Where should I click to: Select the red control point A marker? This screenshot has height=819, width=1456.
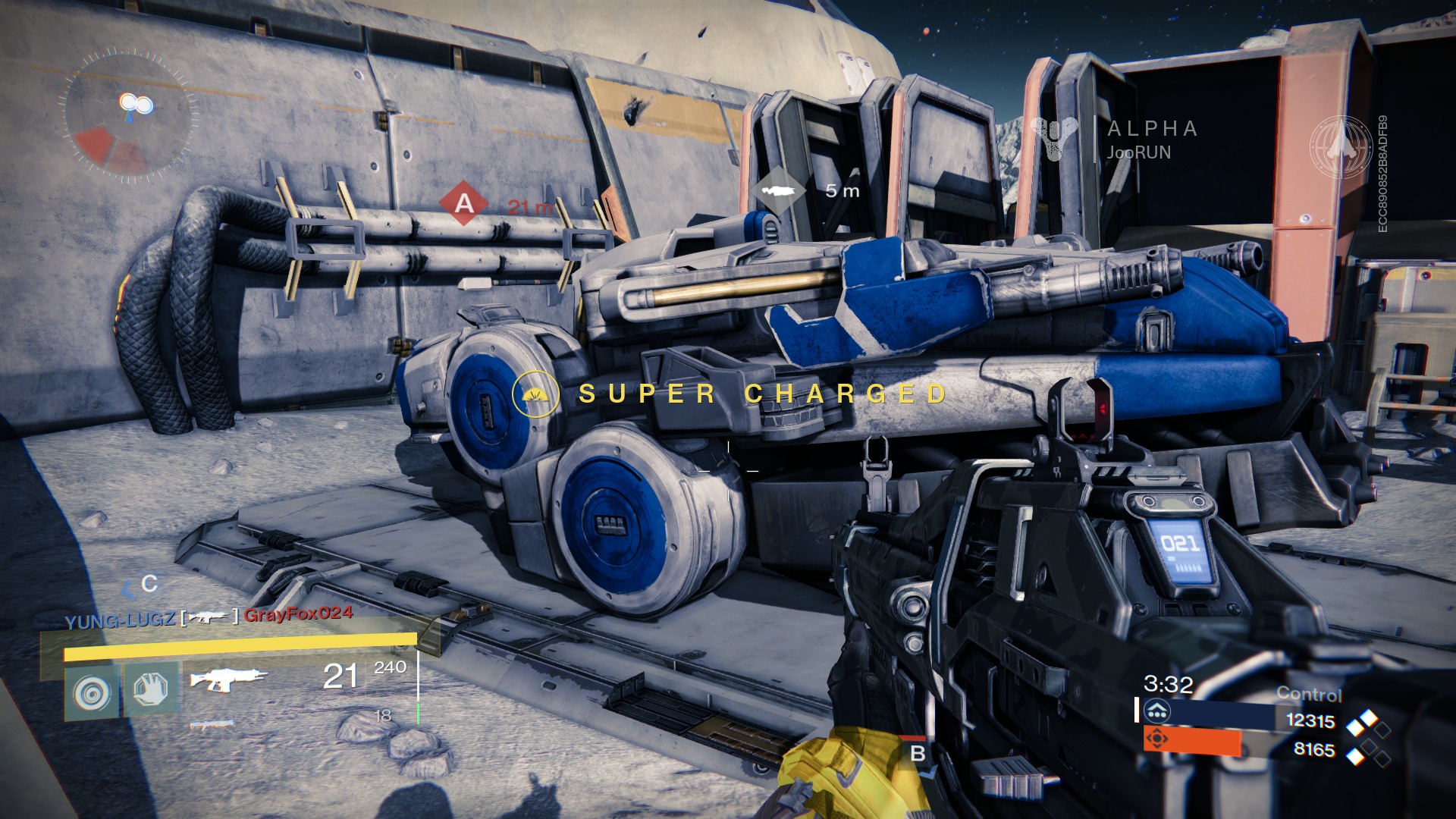pyautogui.click(x=463, y=202)
